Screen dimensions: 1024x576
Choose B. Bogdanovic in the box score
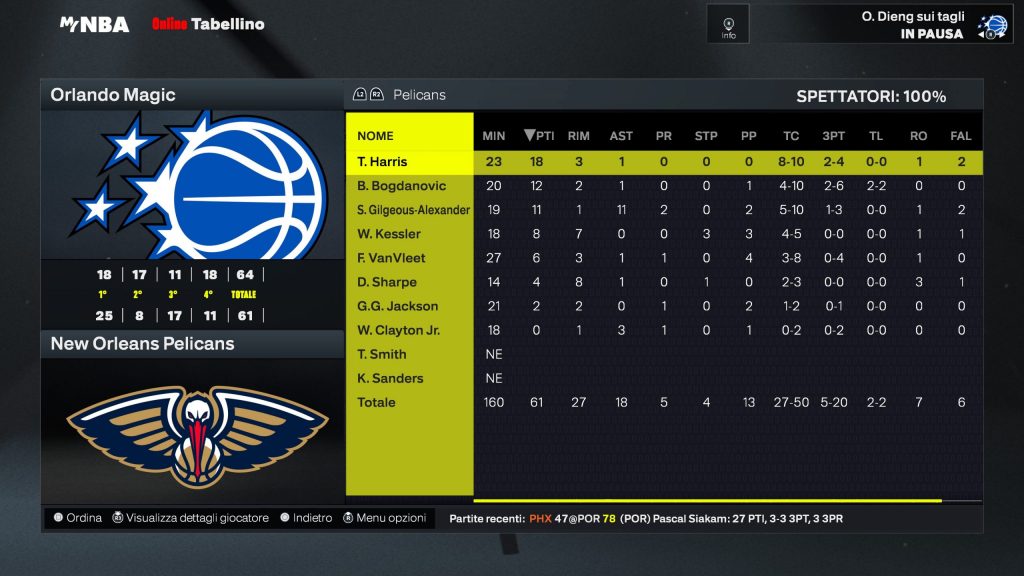click(x=401, y=186)
